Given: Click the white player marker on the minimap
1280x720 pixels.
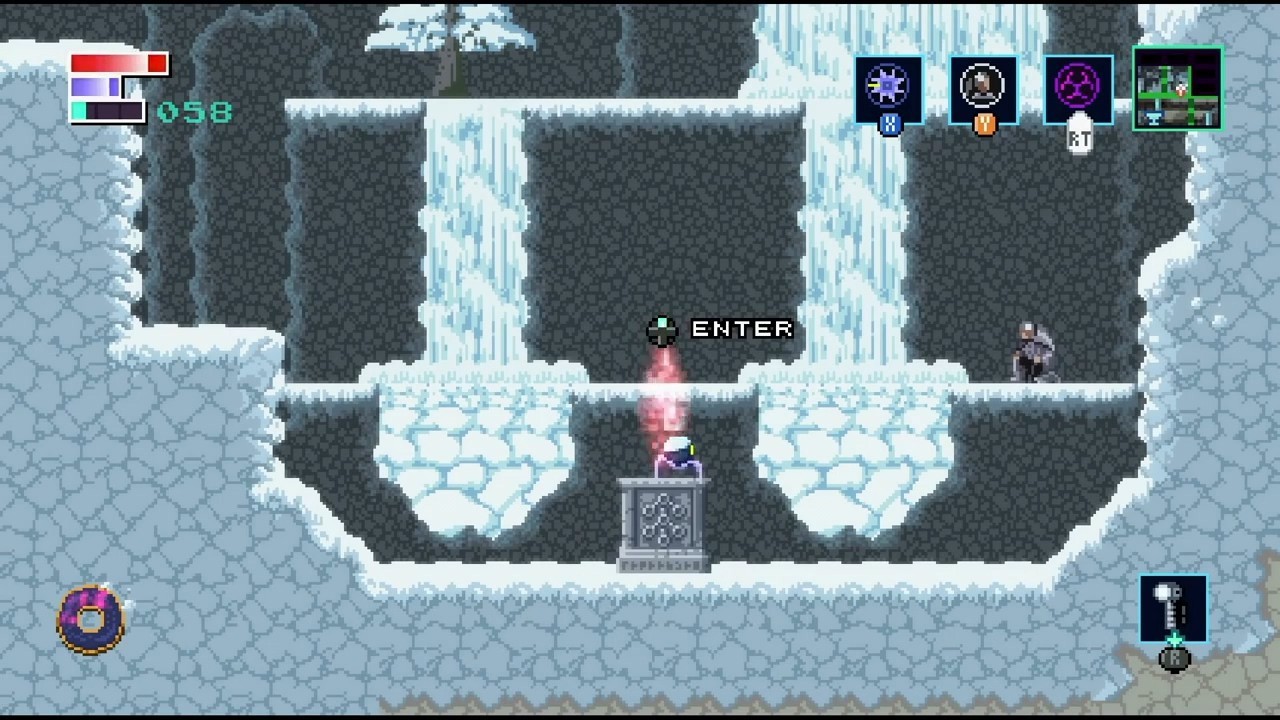Looking at the screenshot, I should tap(1180, 88).
